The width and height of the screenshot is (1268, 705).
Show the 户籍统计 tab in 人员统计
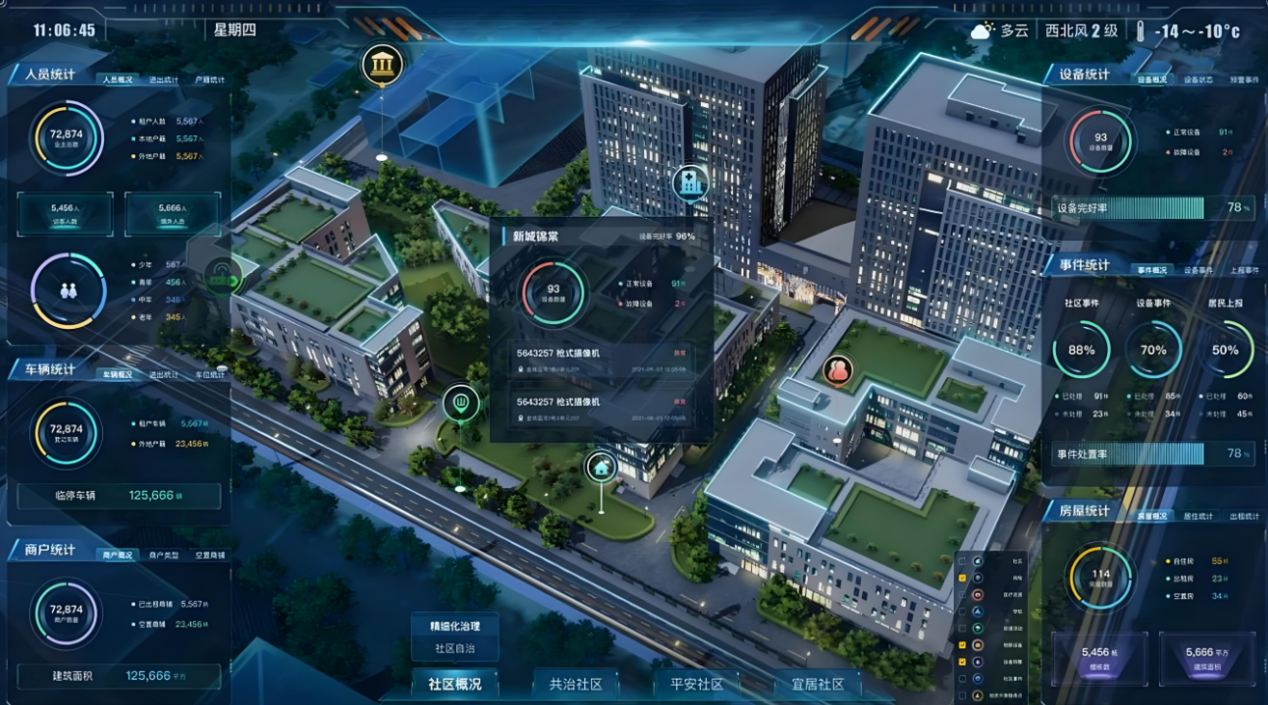pyautogui.click(x=208, y=80)
